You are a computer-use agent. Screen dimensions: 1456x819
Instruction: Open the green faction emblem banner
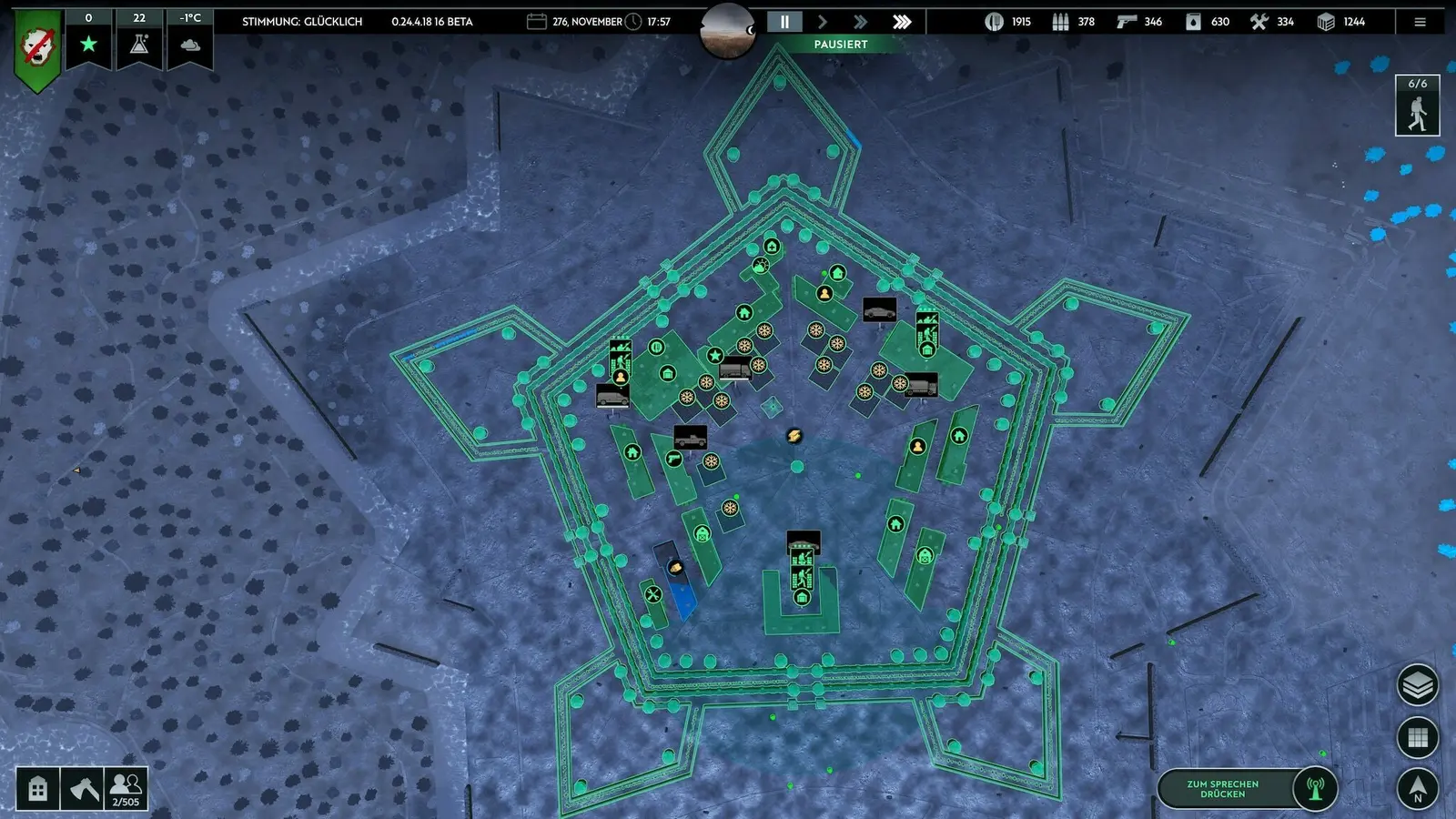[x=37, y=48]
